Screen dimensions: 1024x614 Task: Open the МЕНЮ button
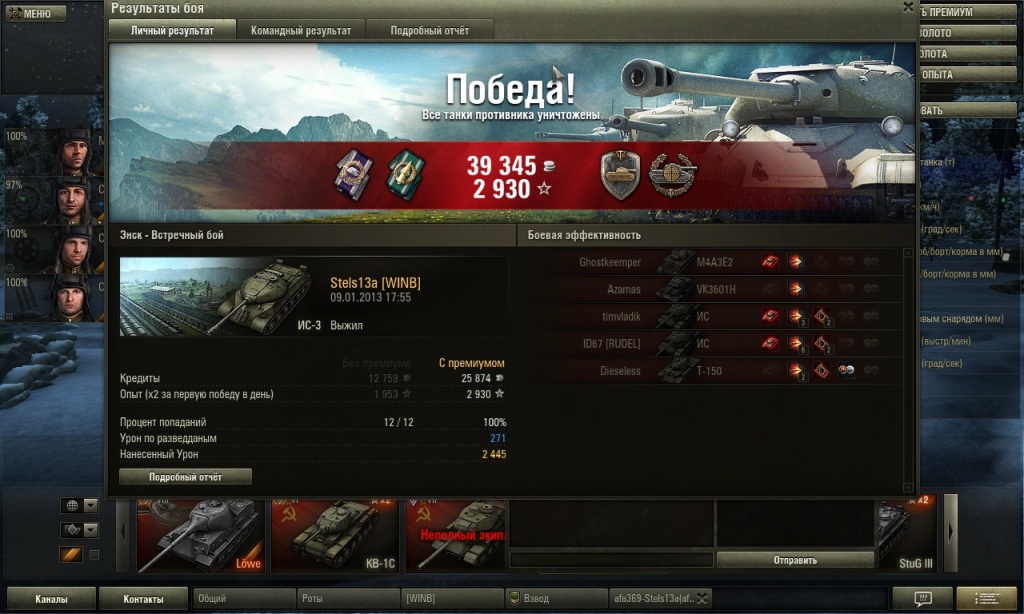click(x=33, y=14)
